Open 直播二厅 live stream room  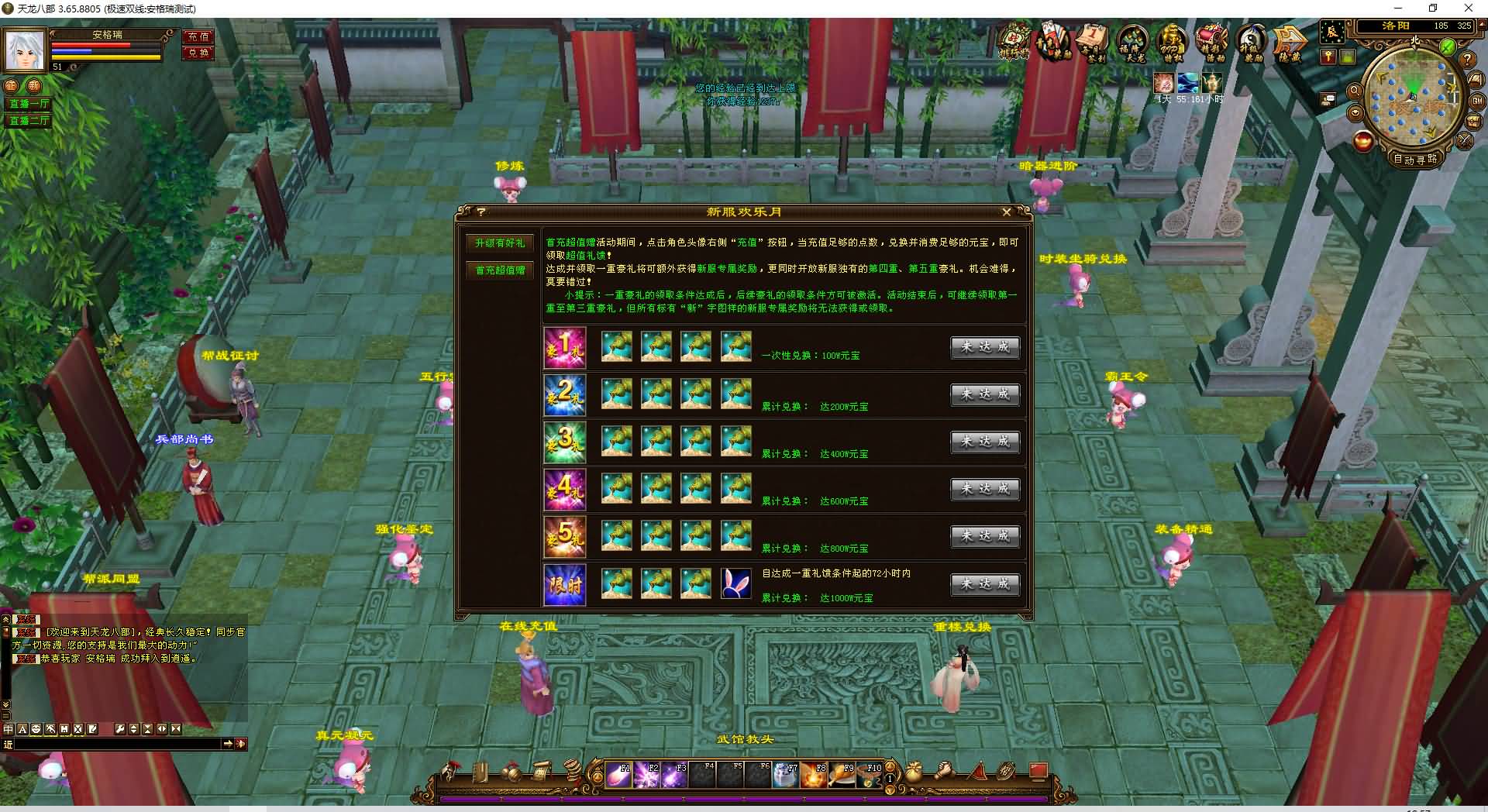tap(29, 121)
